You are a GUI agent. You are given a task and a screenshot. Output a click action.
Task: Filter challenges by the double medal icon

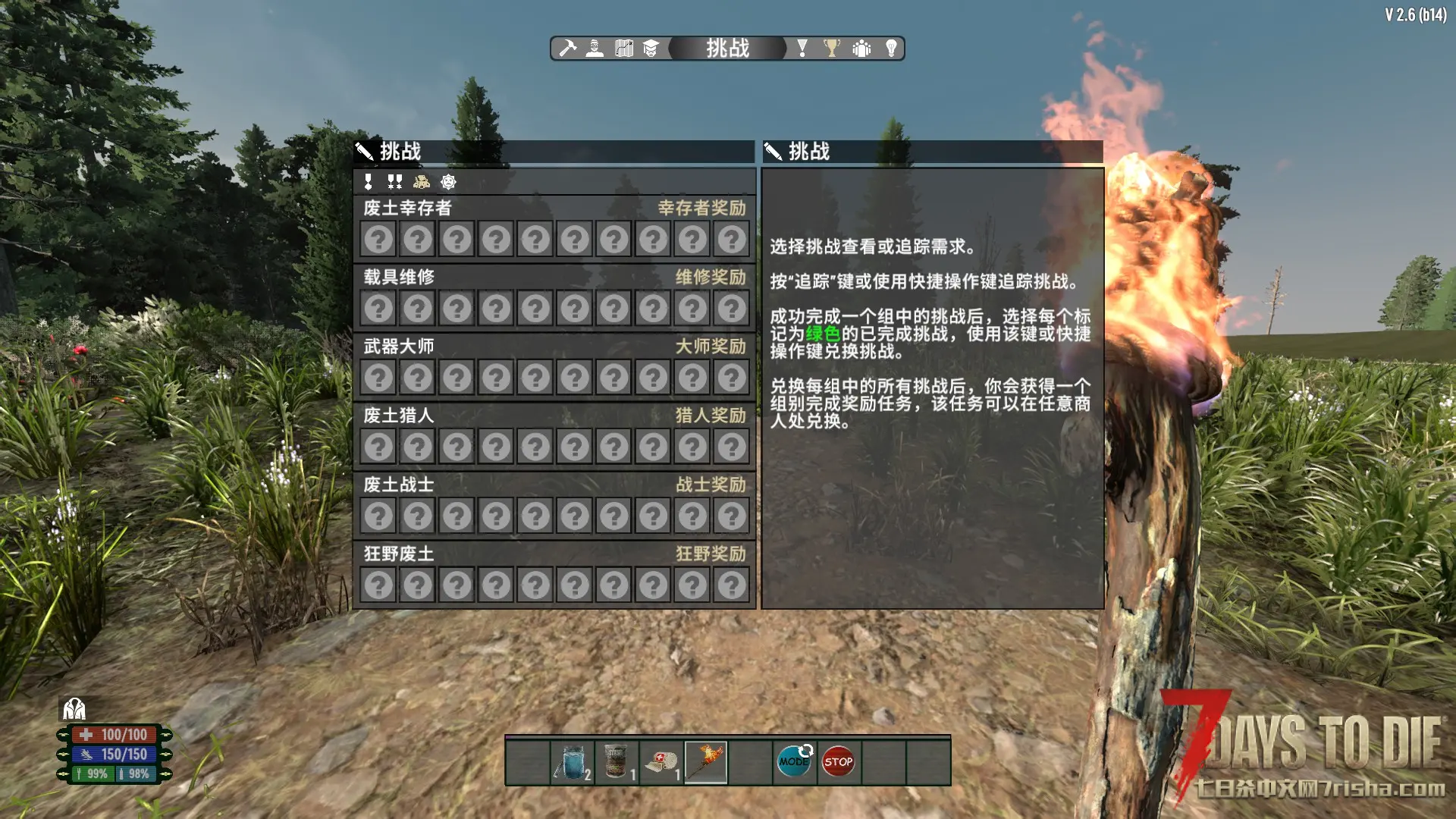coord(394,182)
